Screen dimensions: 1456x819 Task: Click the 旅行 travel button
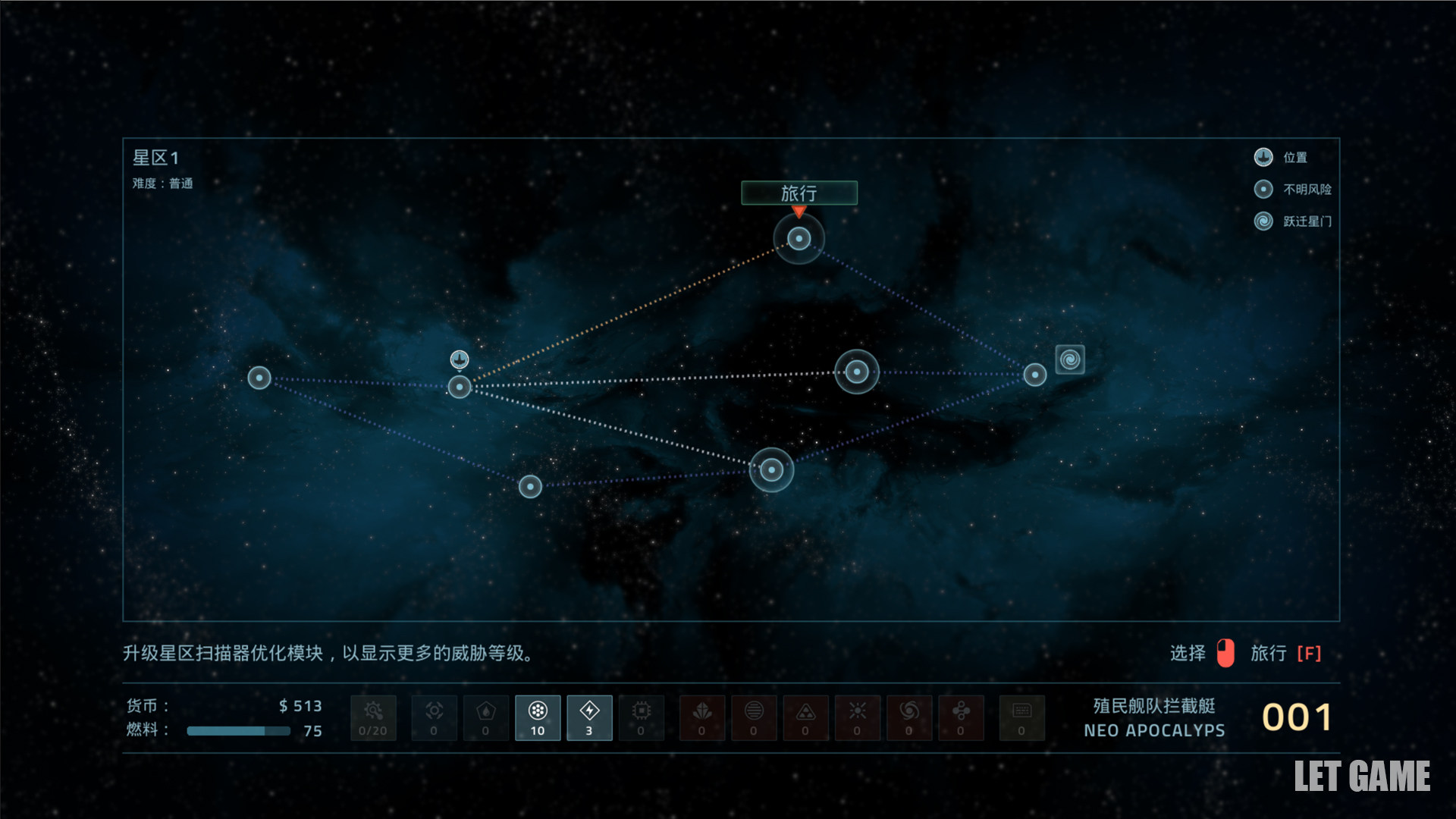pos(799,193)
